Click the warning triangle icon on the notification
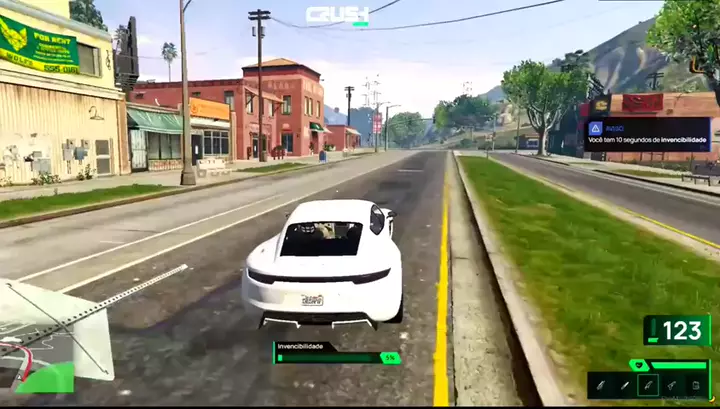 (x=594, y=128)
